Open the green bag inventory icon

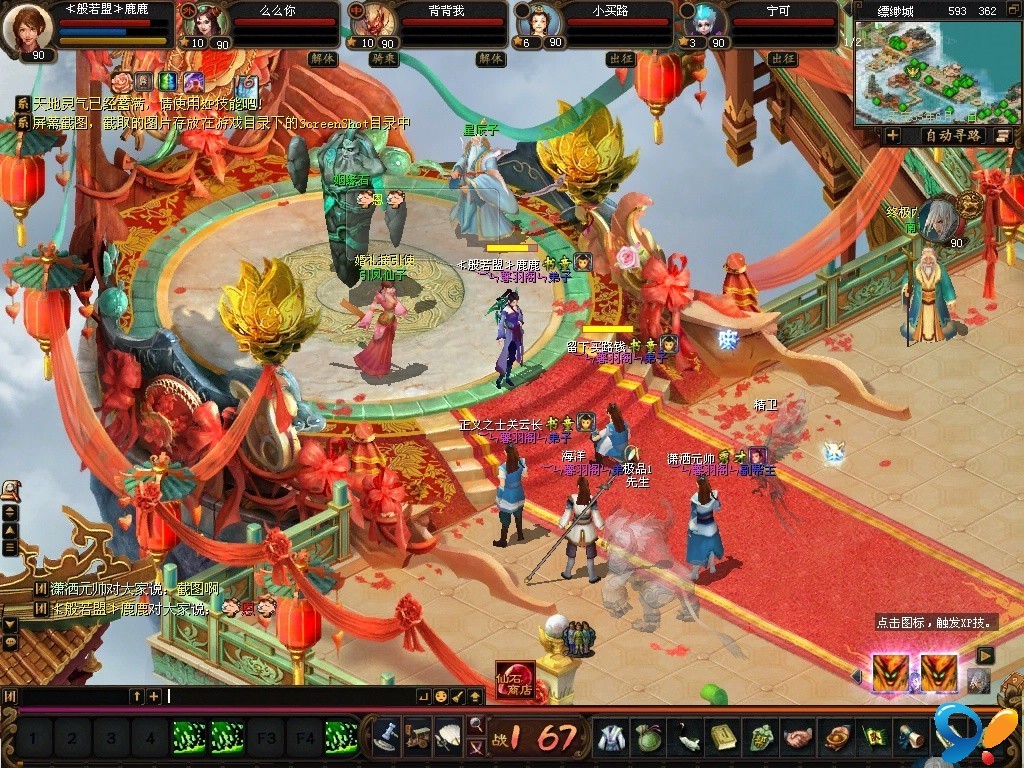(x=649, y=738)
